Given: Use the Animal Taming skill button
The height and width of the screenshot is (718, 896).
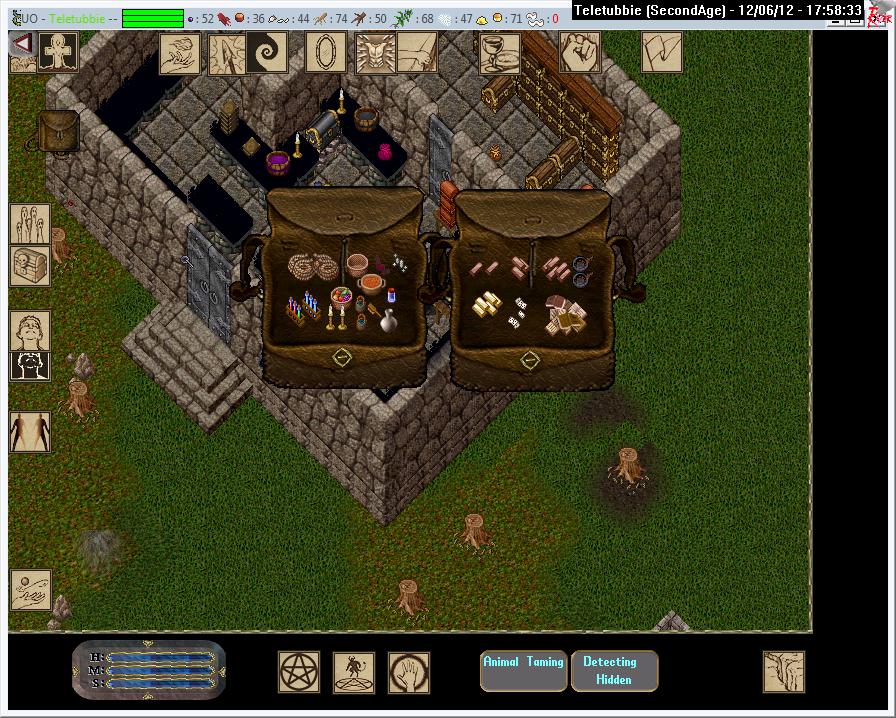Looking at the screenshot, I should pyautogui.click(x=524, y=671).
